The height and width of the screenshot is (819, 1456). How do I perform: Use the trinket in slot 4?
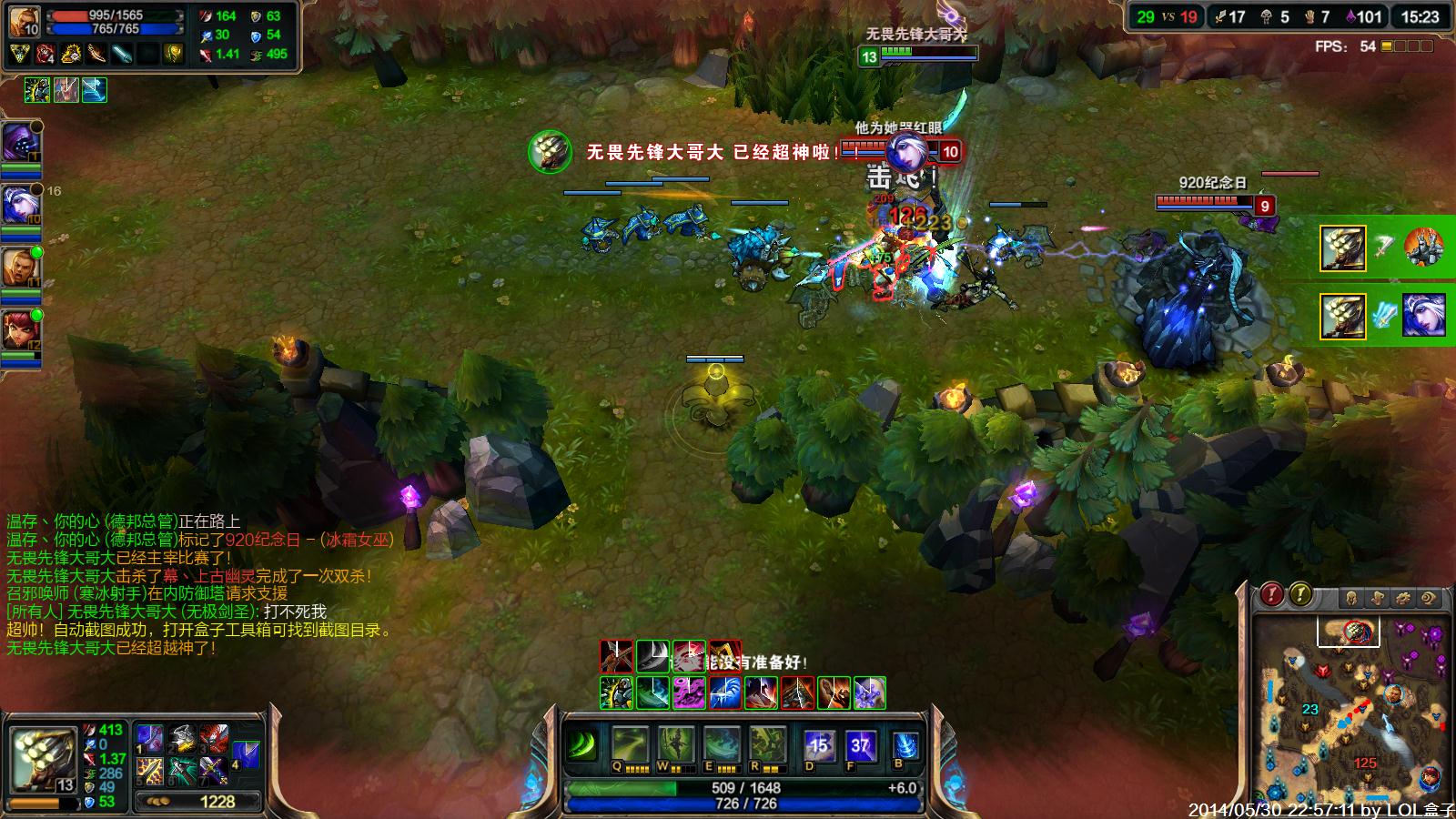[246, 753]
